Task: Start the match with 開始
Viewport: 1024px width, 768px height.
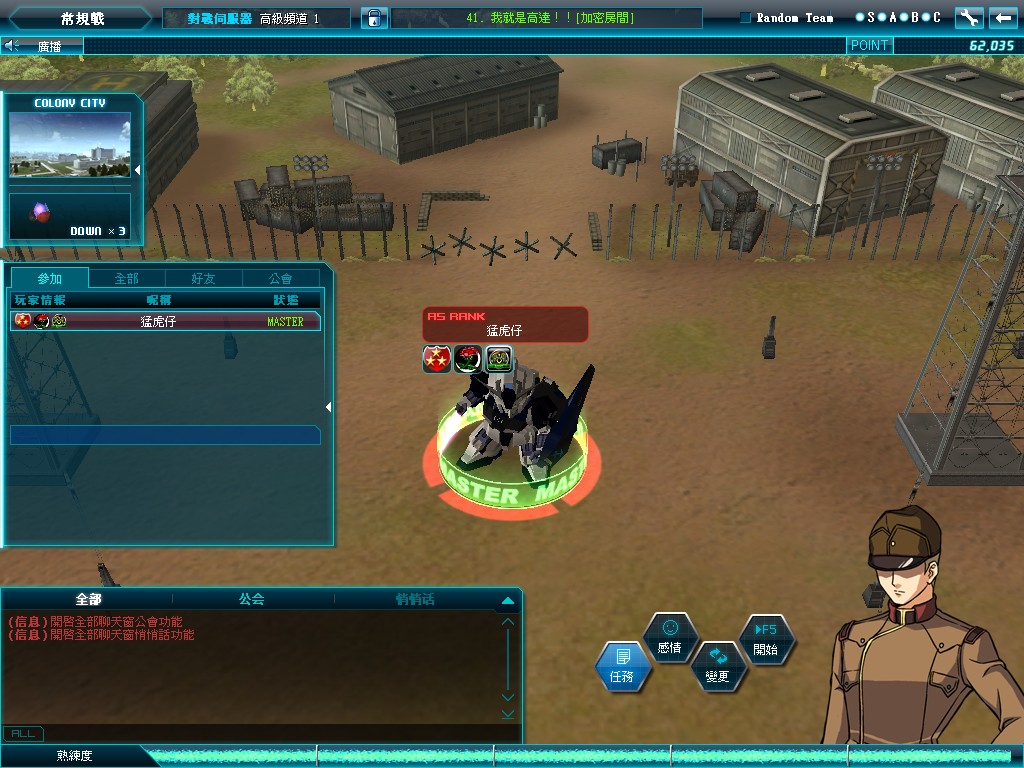Action: (x=765, y=638)
